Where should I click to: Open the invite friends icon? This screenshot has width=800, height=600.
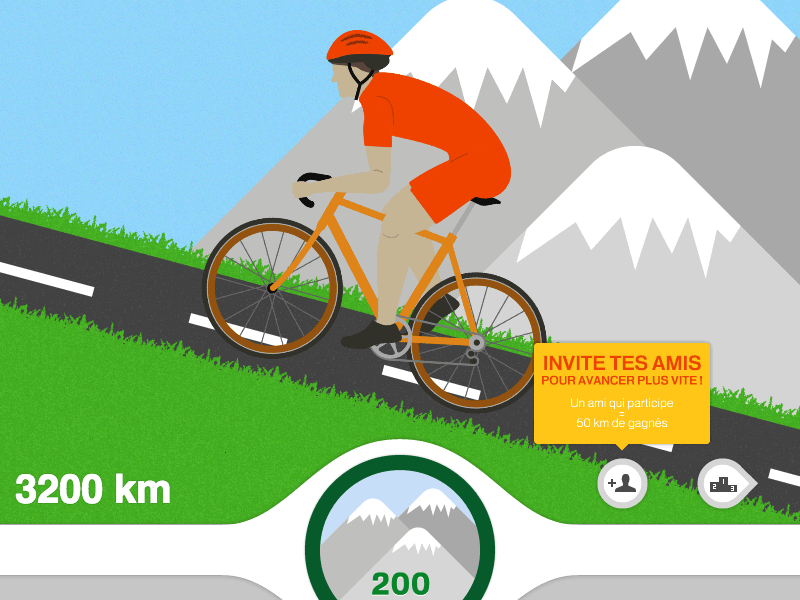click(x=622, y=485)
